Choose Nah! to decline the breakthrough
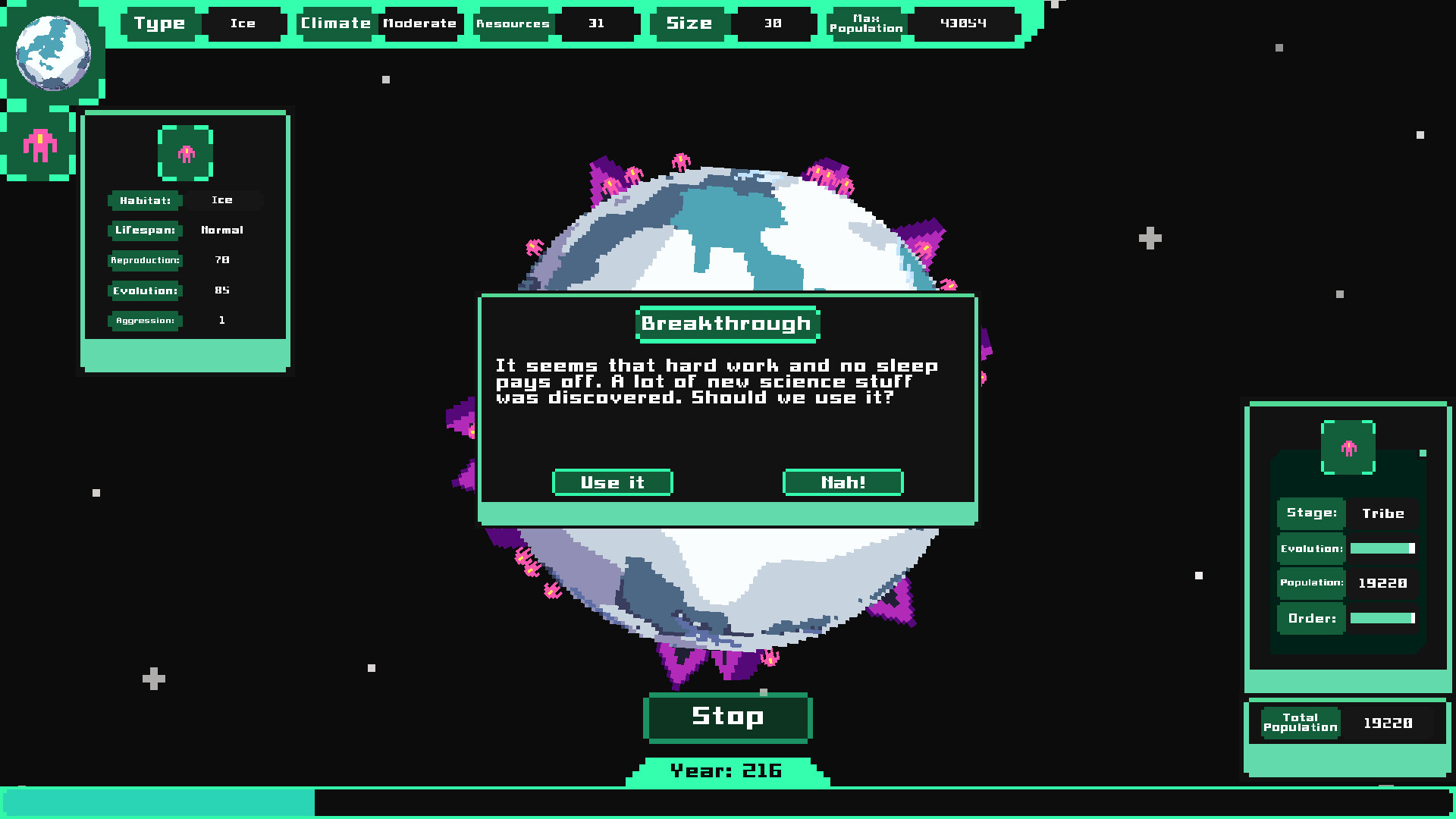This screenshot has height=819, width=1456. click(x=843, y=482)
